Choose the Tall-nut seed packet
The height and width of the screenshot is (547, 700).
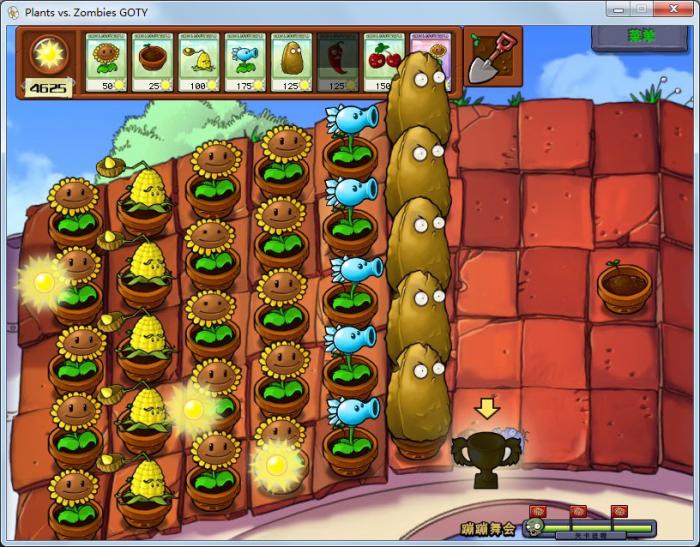tap(291, 63)
